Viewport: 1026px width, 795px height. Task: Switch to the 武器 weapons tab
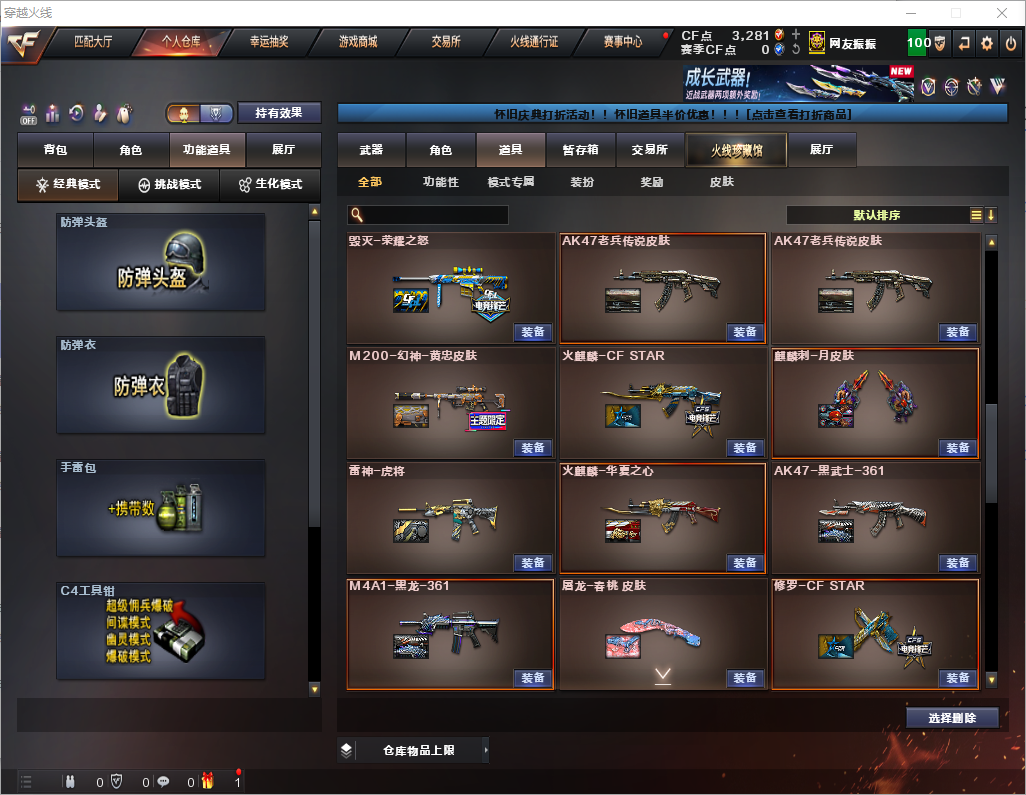(371, 150)
